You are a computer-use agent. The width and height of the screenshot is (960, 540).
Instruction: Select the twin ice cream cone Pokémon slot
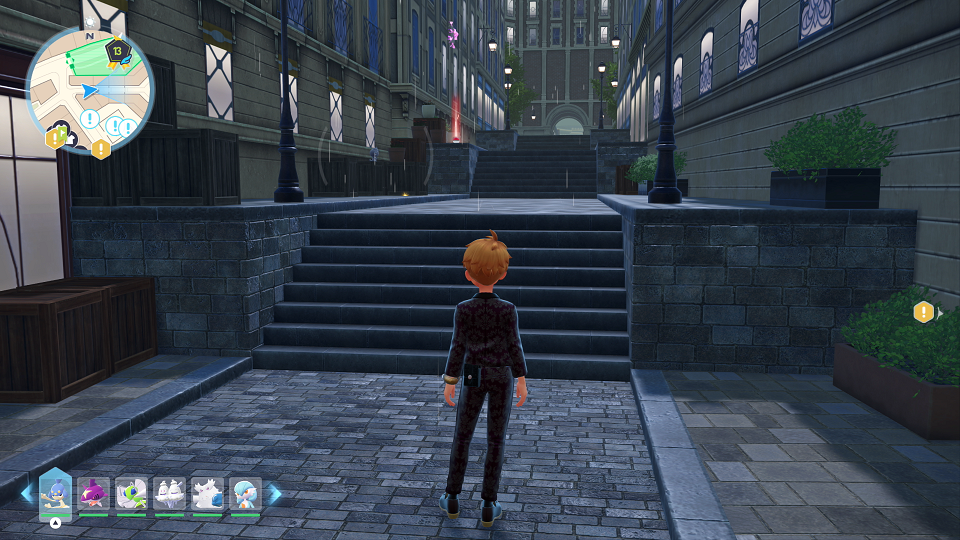[169, 493]
